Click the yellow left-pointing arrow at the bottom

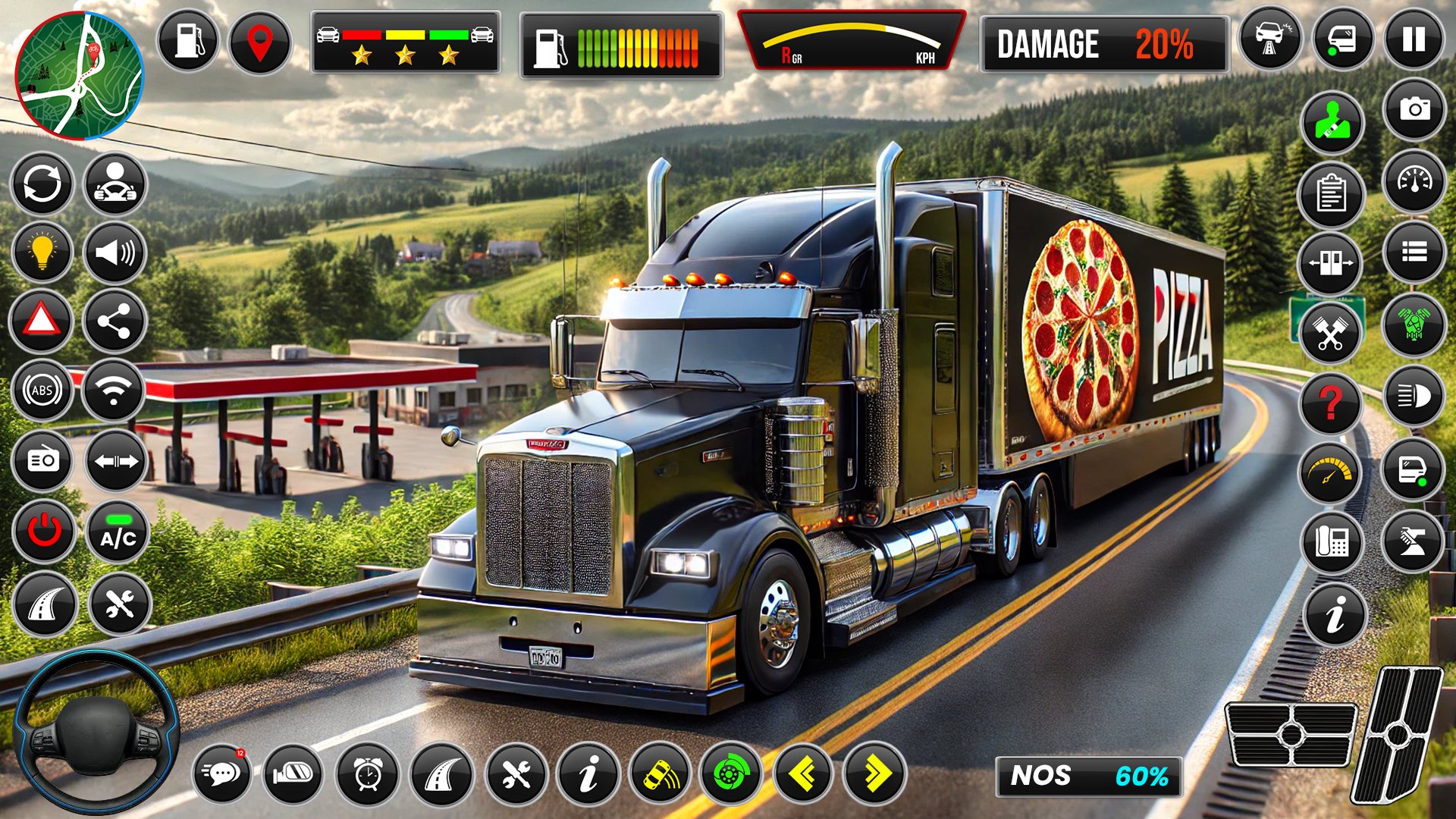pyautogui.click(x=804, y=773)
